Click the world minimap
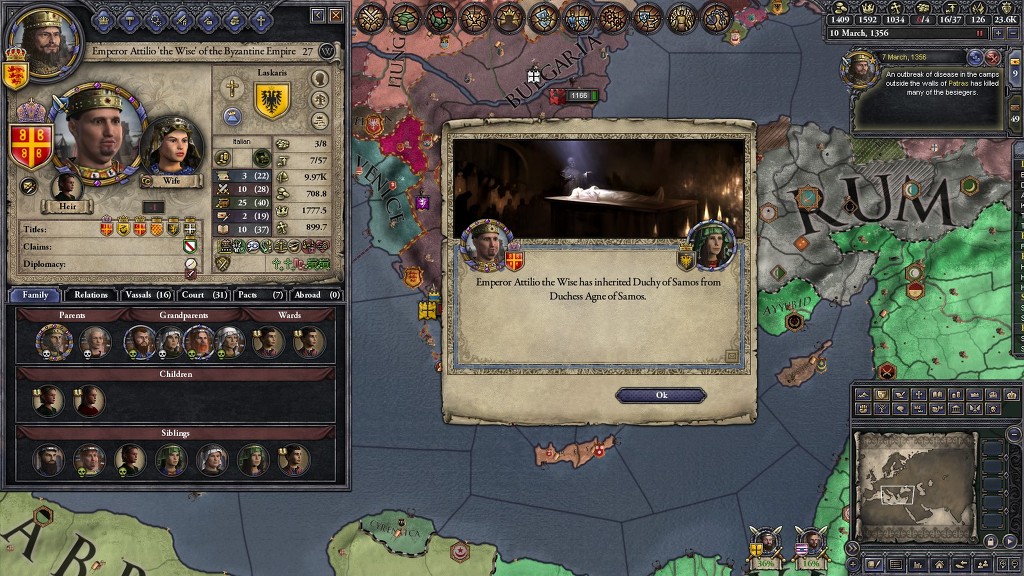1024x576 pixels. tap(916, 487)
